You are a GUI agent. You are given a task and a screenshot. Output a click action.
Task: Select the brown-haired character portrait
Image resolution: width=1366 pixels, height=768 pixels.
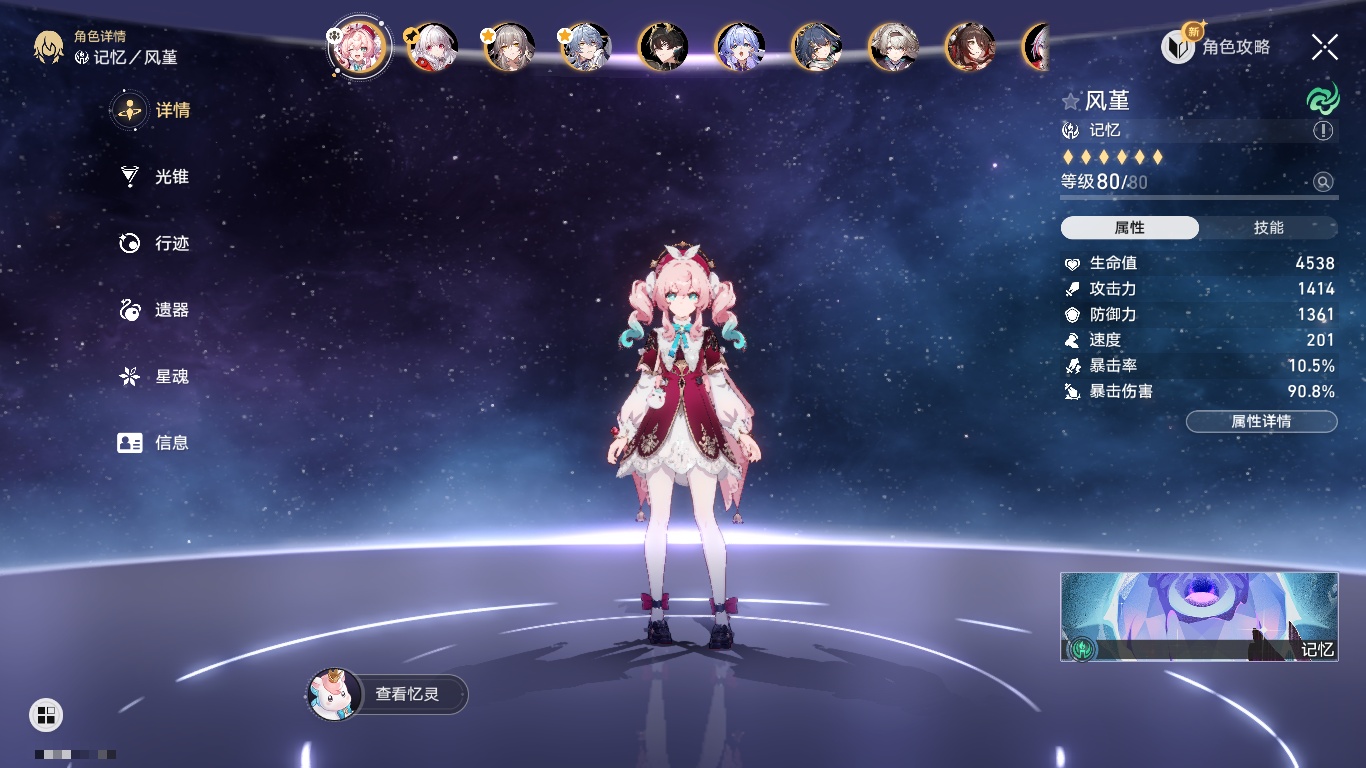click(970, 47)
